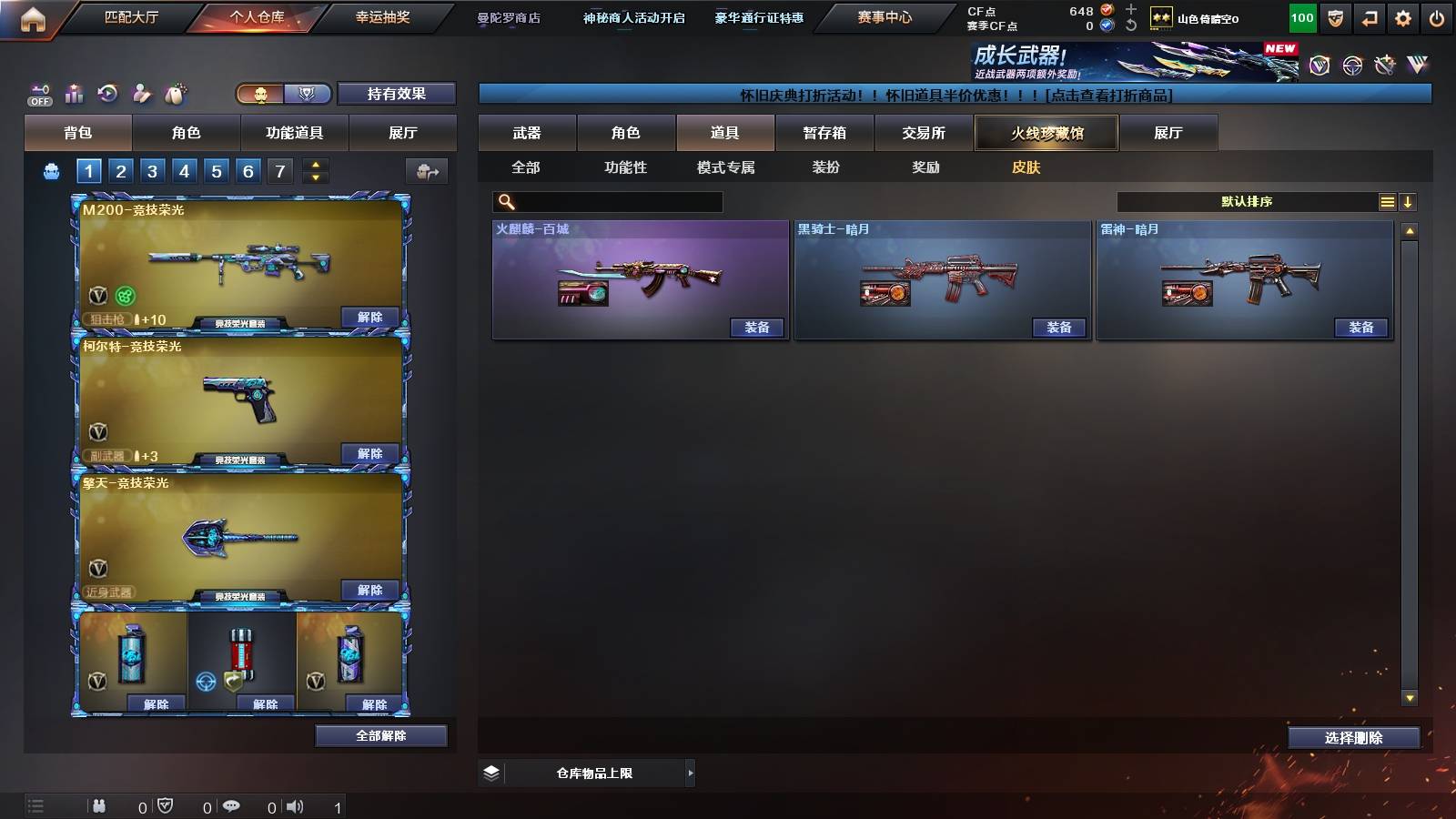Click the list view icon beside 默认排序

click(1389, 202)
